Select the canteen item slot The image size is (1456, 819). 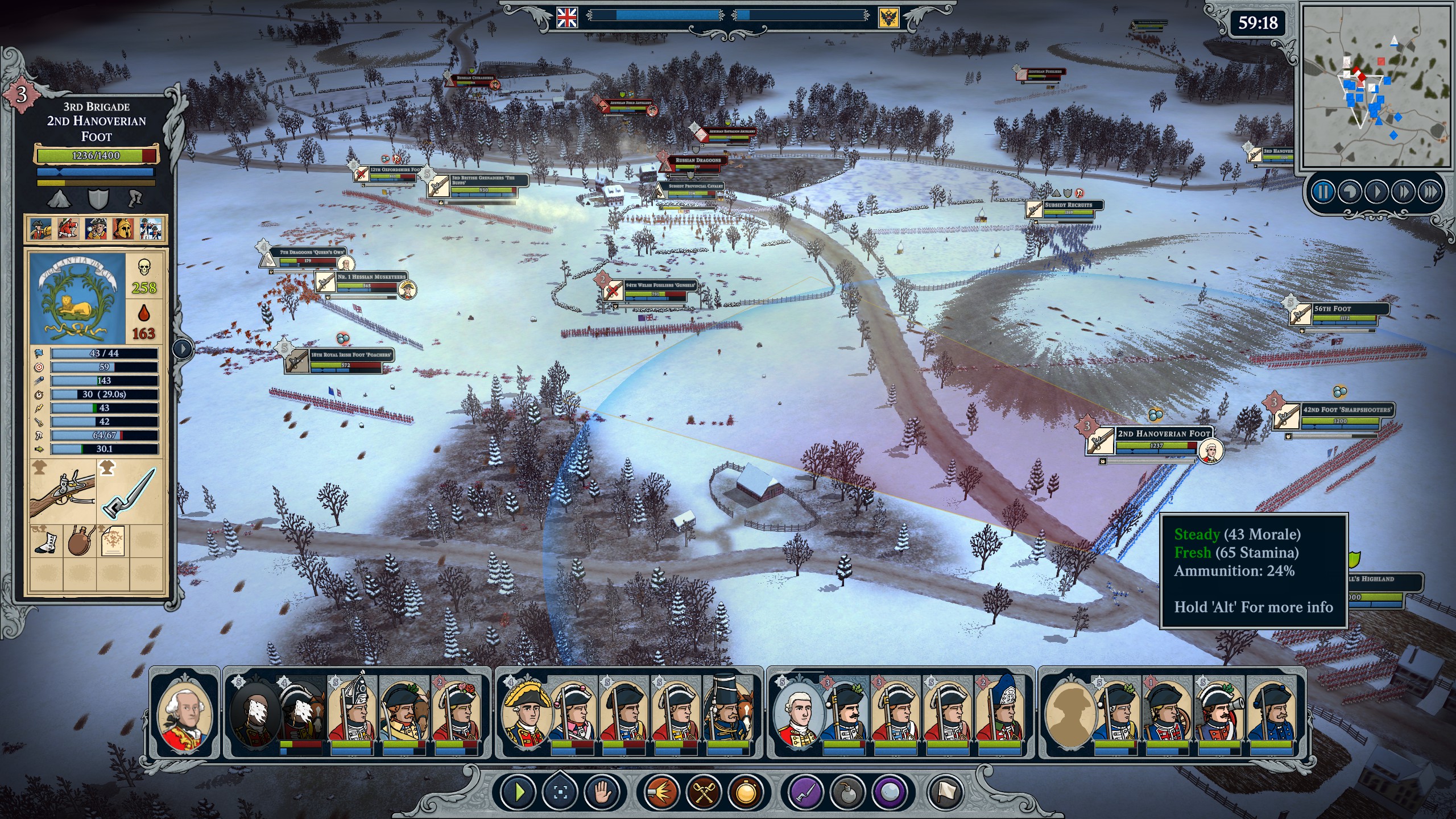click(x=80, y=540)
